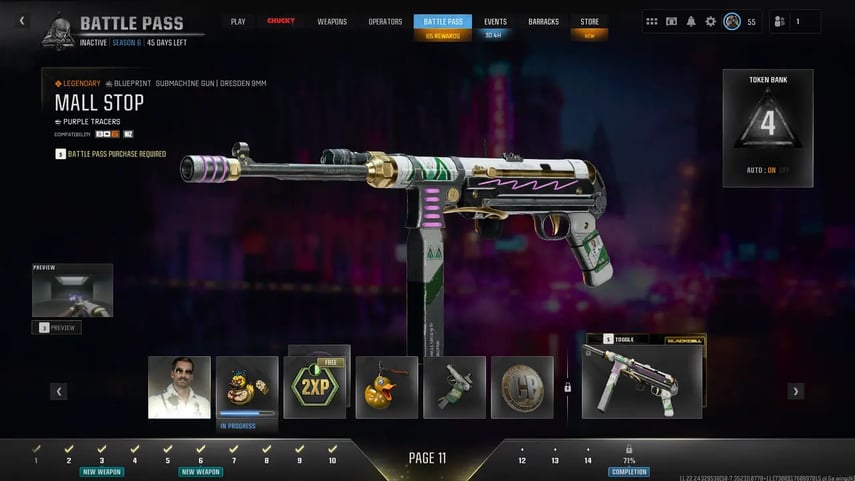Select the operator skin reward tile

pyautogui.click(x=179, y=387)
